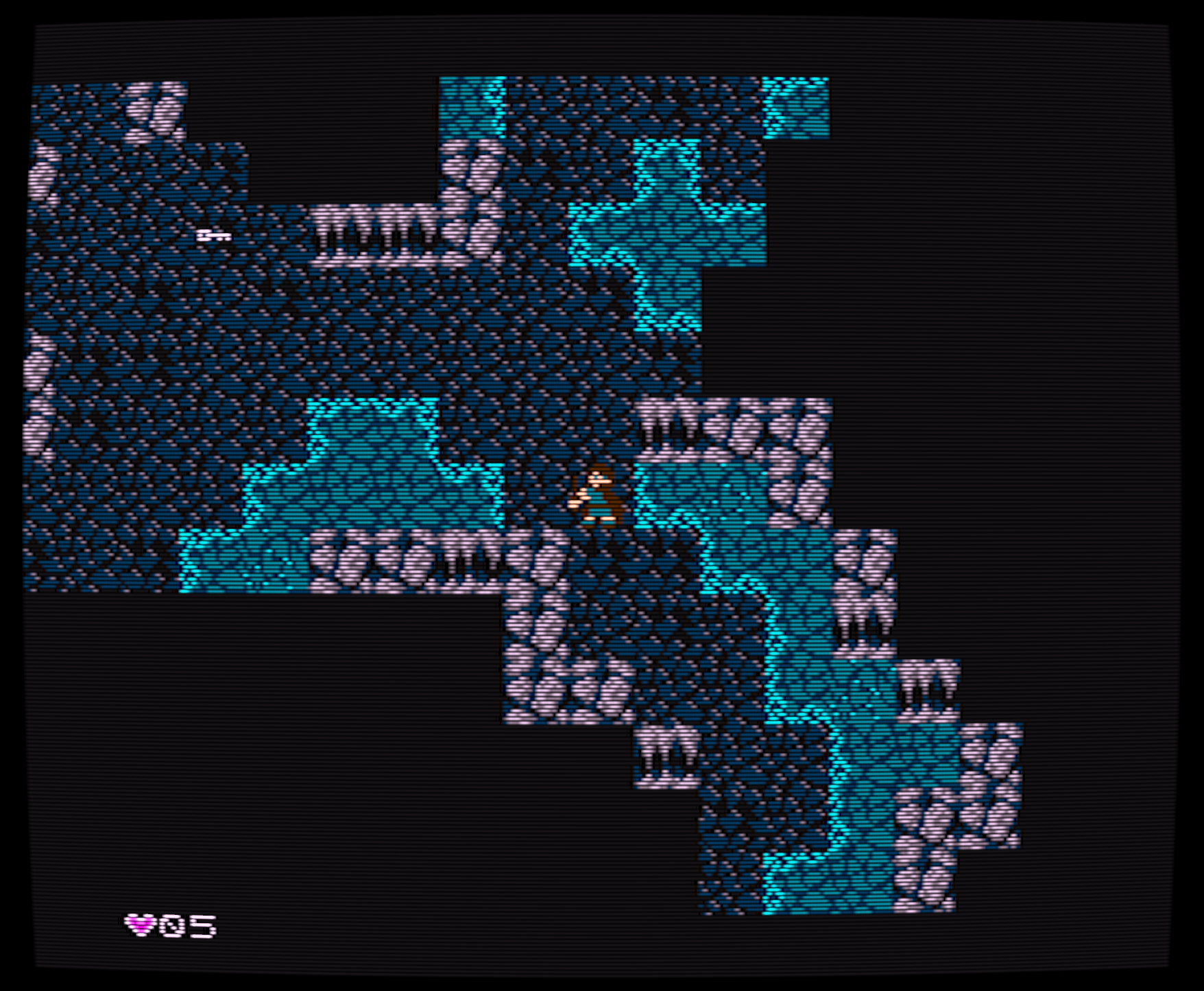
Task: Click the player character sprite
Action: pos(595,495)
